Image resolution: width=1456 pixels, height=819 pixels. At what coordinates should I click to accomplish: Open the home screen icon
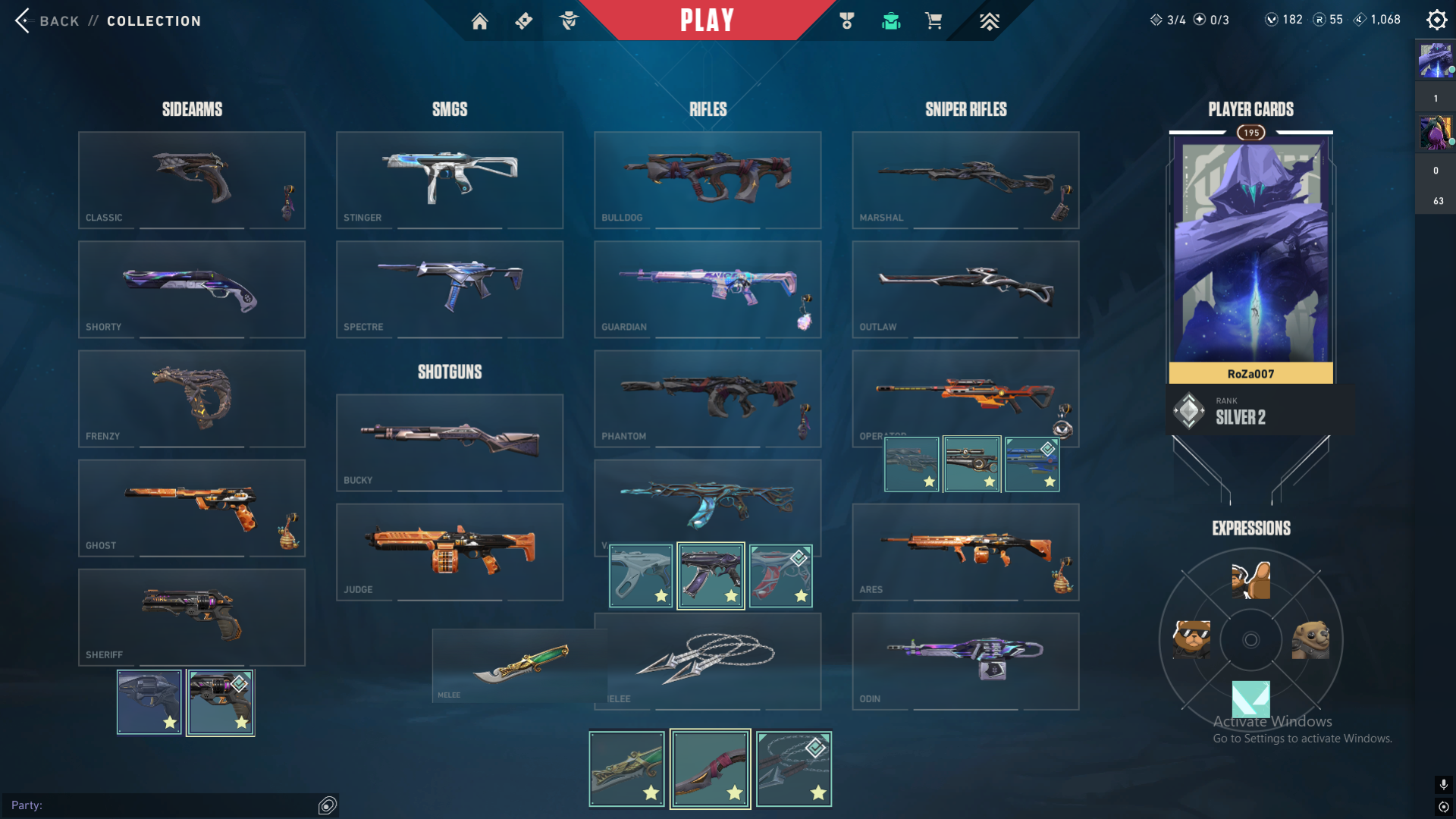click(479, 21)
